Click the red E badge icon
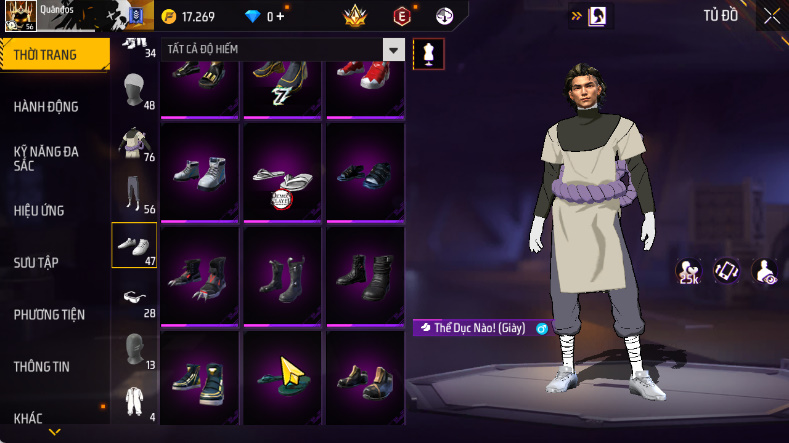The width and height of the screenshot is (789, 443). click(x=402, y=16)
